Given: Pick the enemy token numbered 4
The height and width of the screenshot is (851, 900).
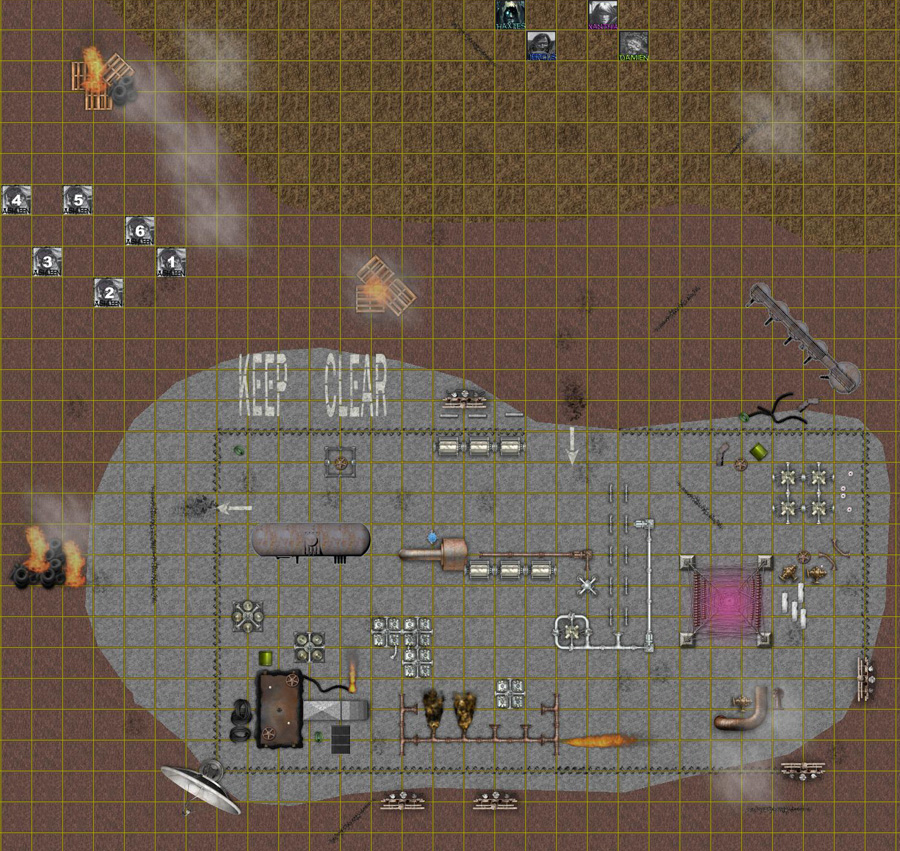Looking at the screenshot, I should (x=16, y=200).
